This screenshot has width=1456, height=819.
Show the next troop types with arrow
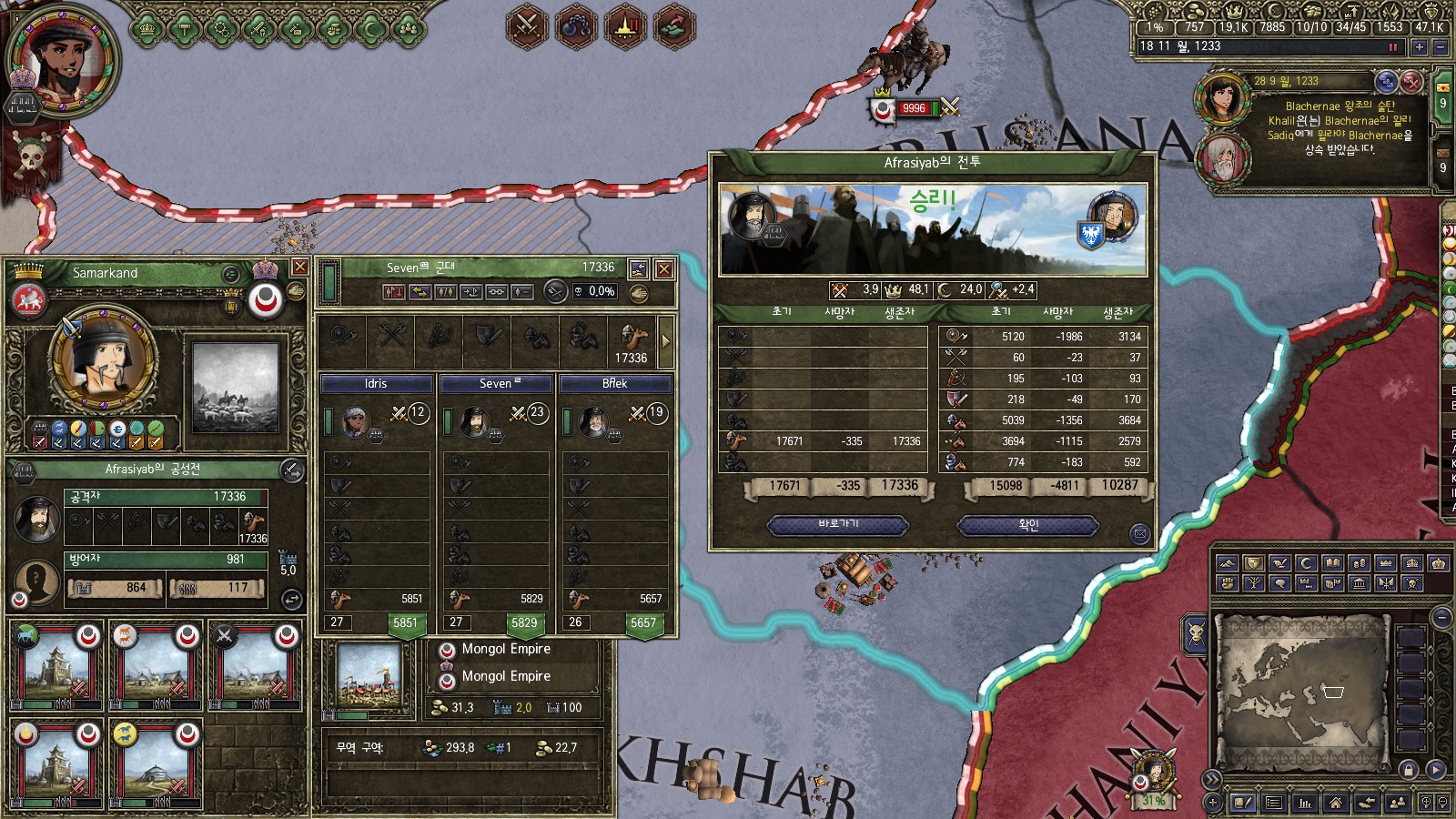point(666,341)
